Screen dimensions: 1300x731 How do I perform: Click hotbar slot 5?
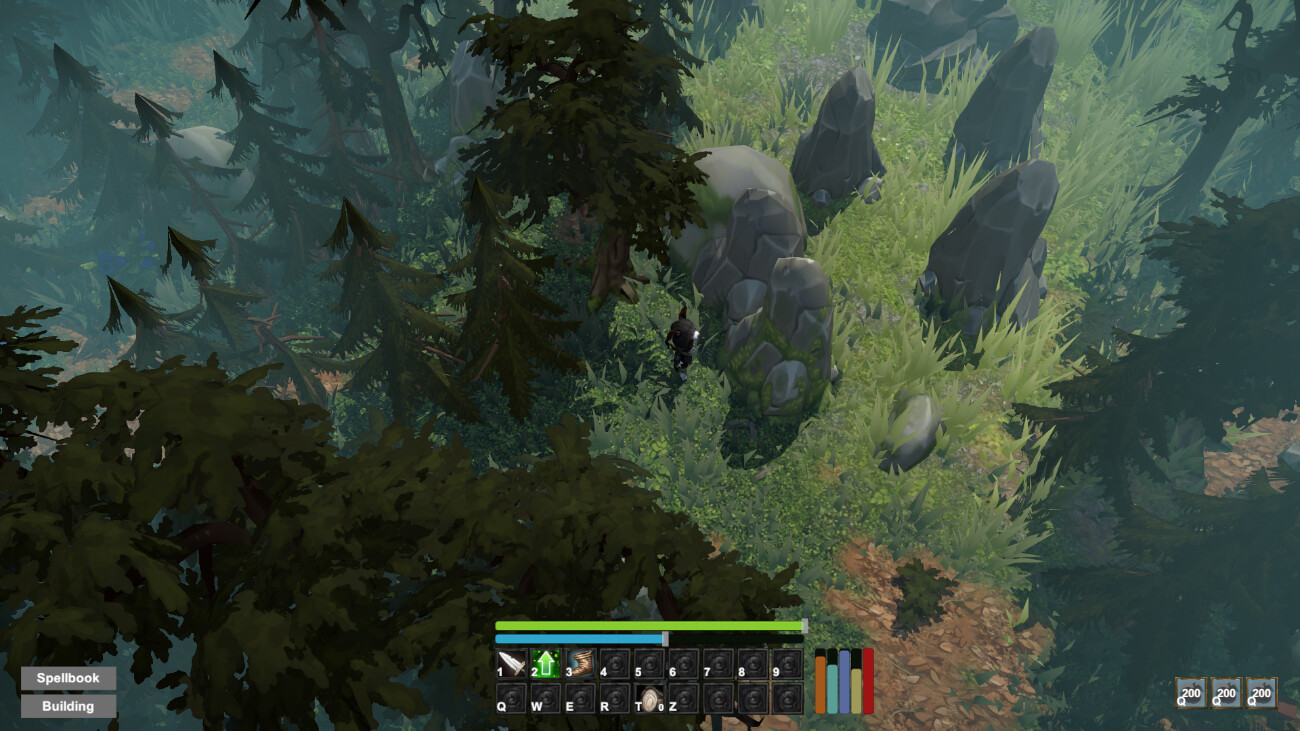coord(650,662)
